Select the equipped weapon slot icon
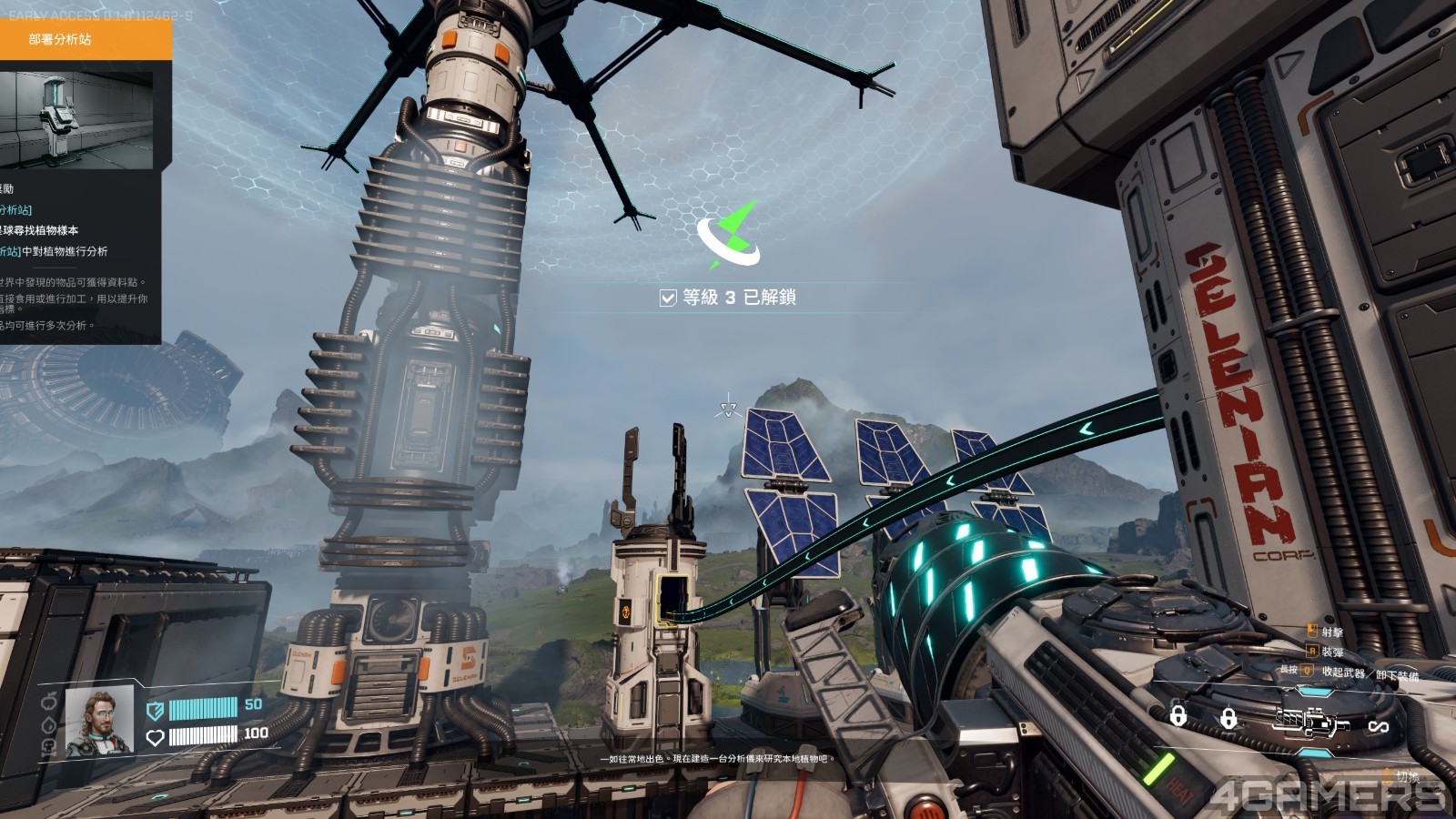This screenshot has height=819, width=1456. pyautogui.click(x=1311, y=723)
